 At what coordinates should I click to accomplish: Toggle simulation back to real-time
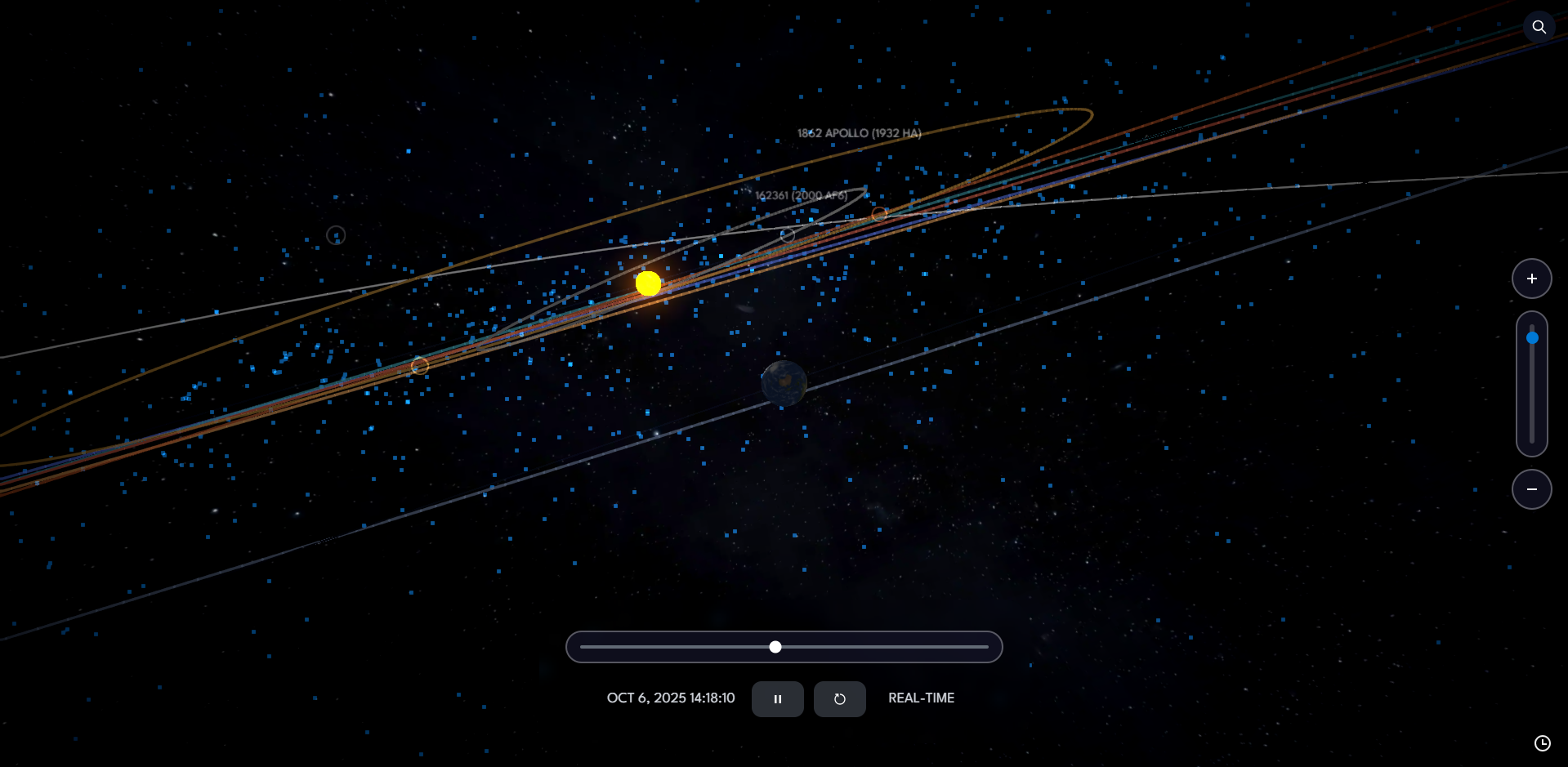click(x=921, y=698)
